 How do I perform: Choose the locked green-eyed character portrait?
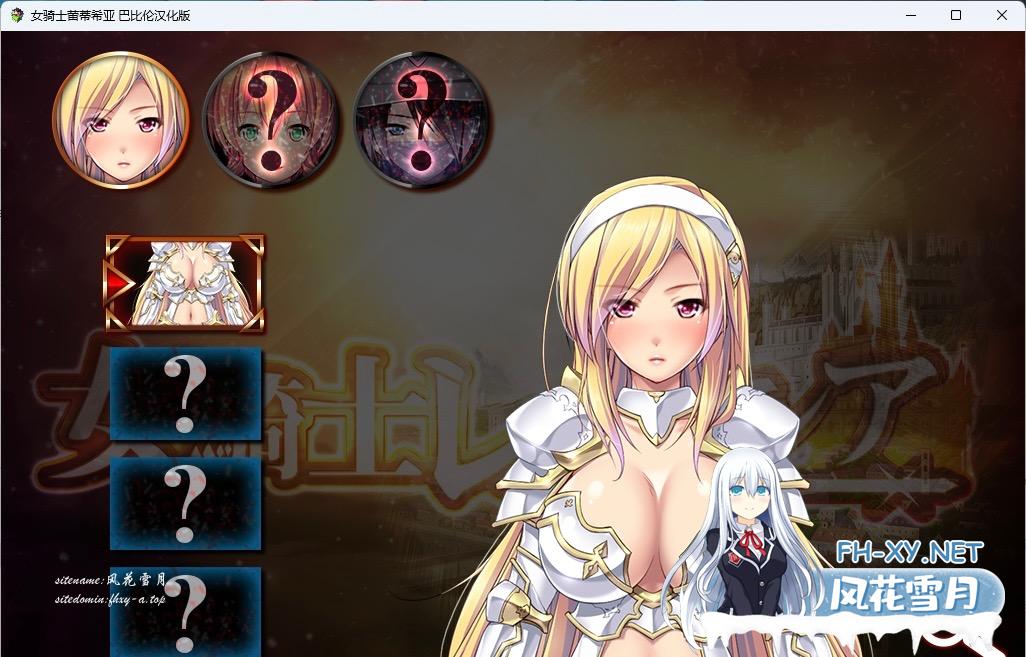coord(271,119)
